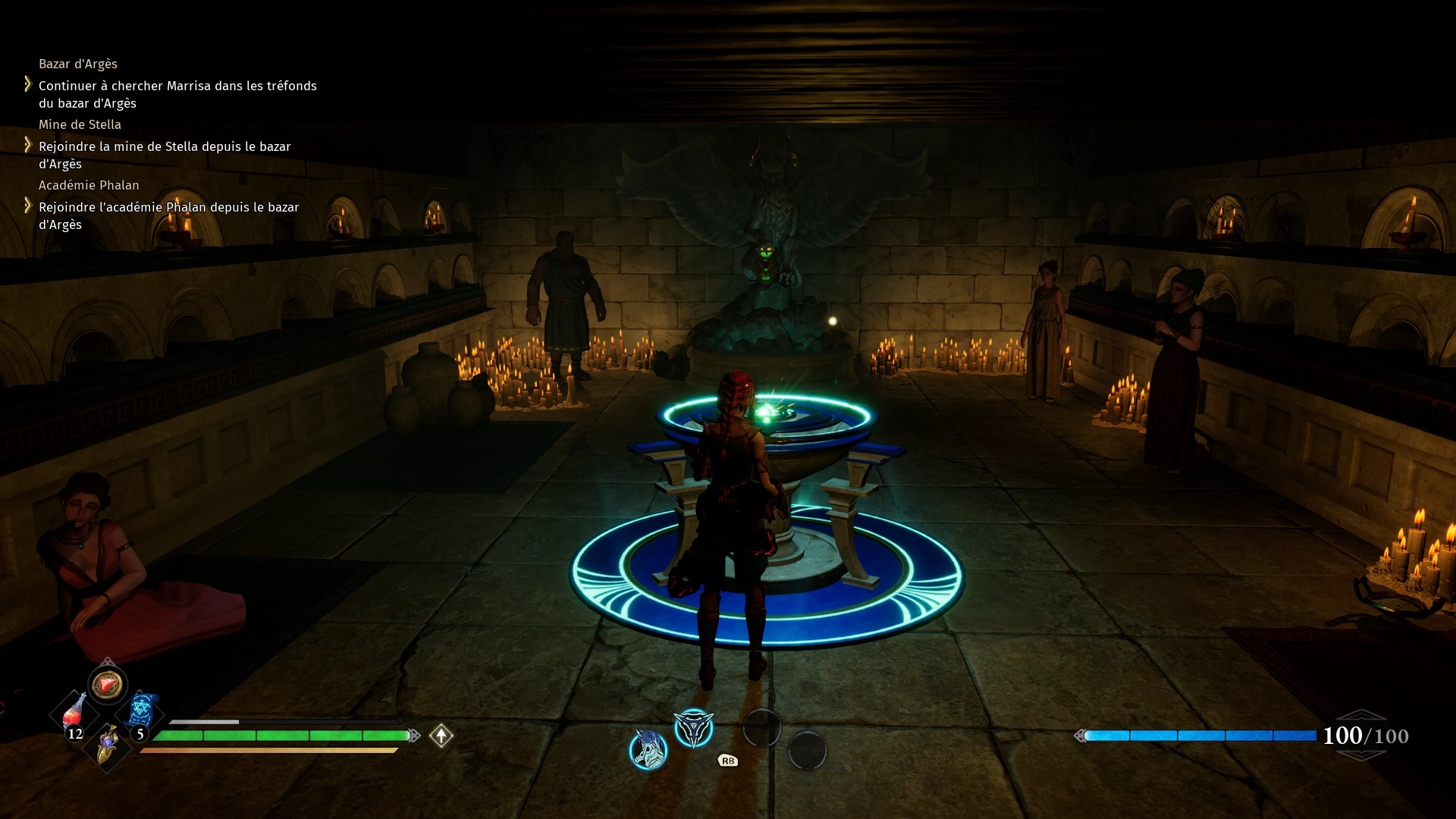The height and width of the screenshot is (819, 1456).
Task: Activate the three-pointed blade emblem ability
Action: point(693,729)
